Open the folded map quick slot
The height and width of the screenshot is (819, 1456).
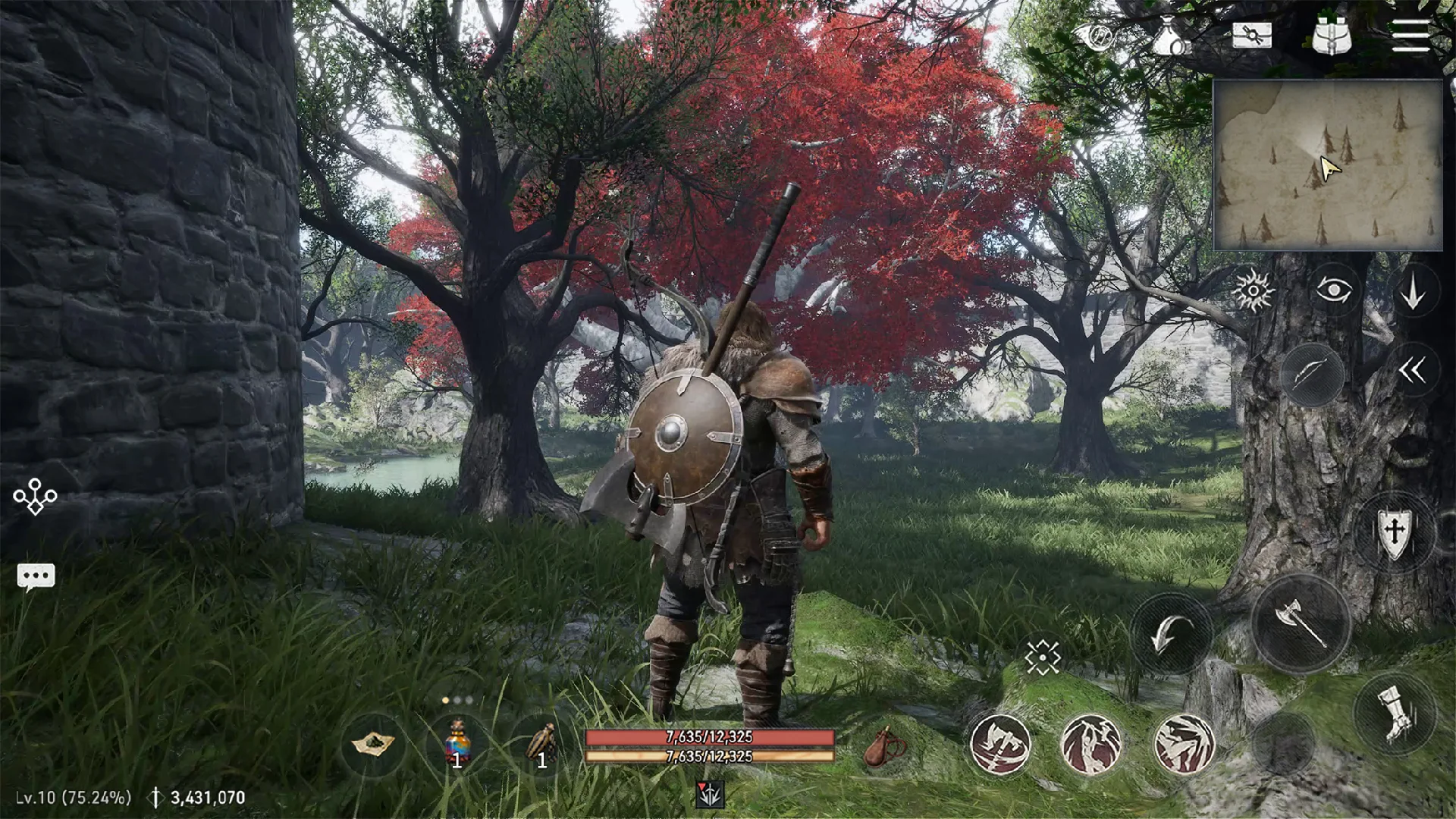pos(373,744)
